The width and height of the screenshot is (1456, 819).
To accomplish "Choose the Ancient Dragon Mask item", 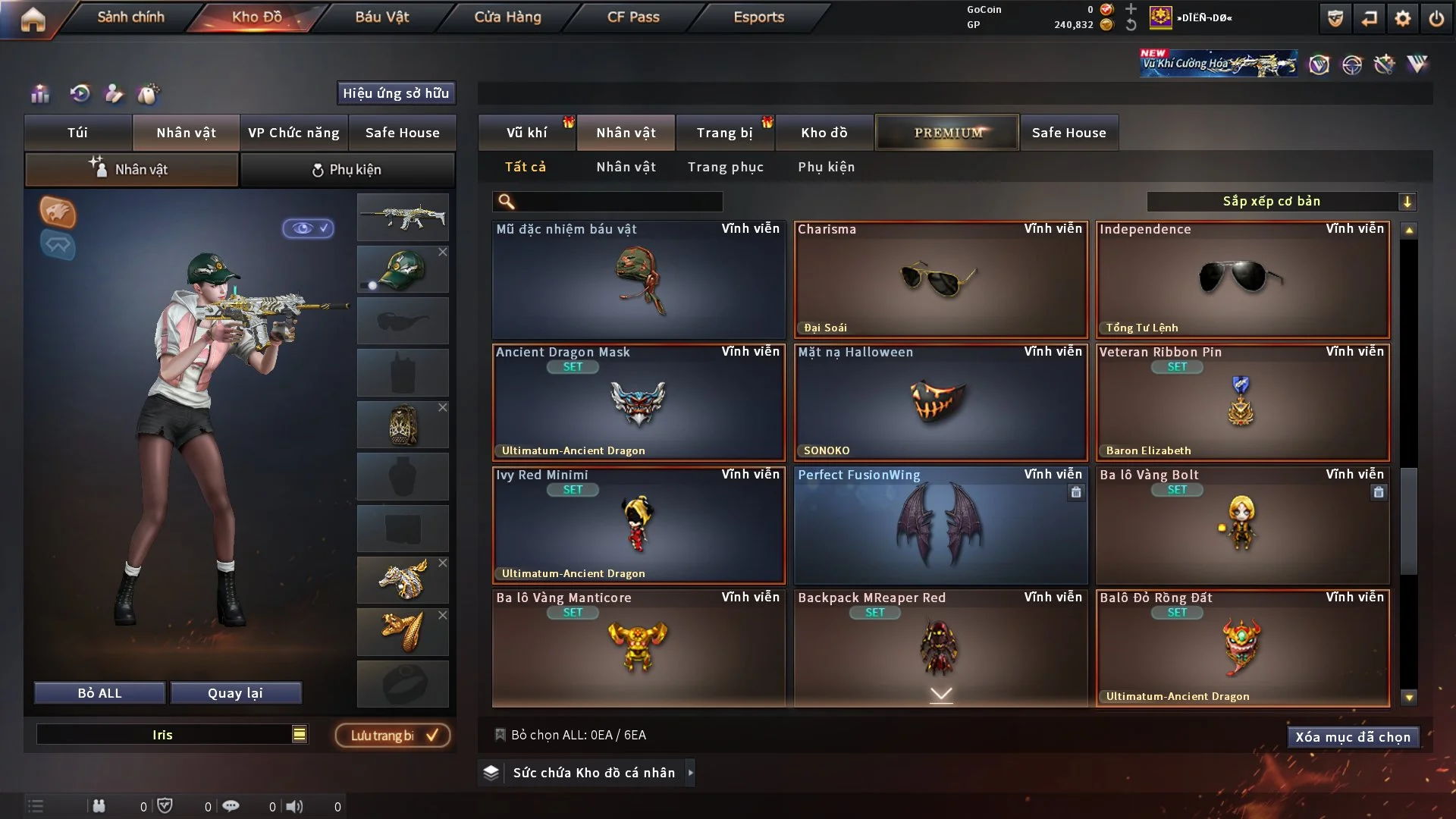I will (x=639, y=402).
